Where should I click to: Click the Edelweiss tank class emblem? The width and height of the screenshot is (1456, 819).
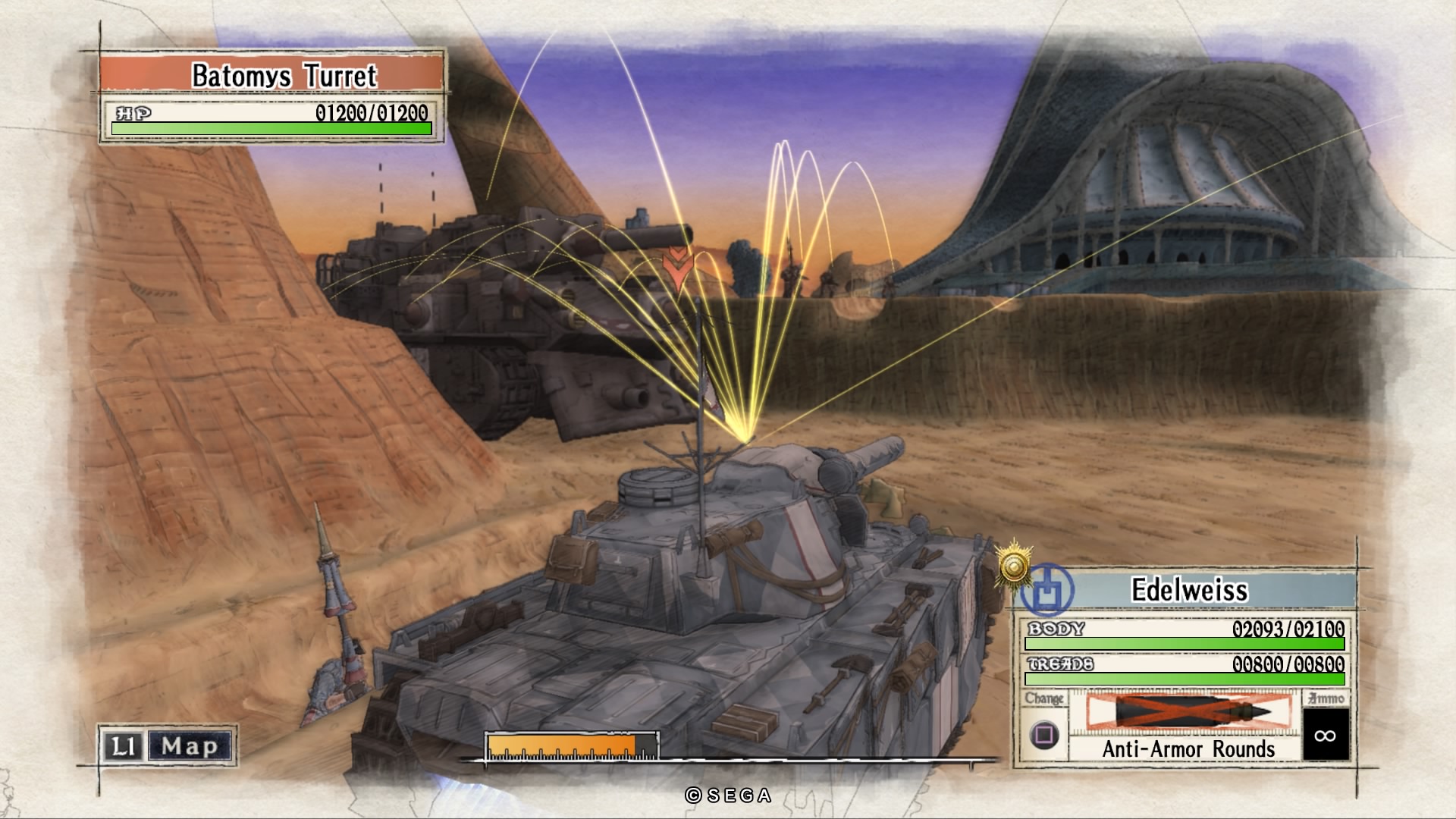click(x=1047, y=589)
